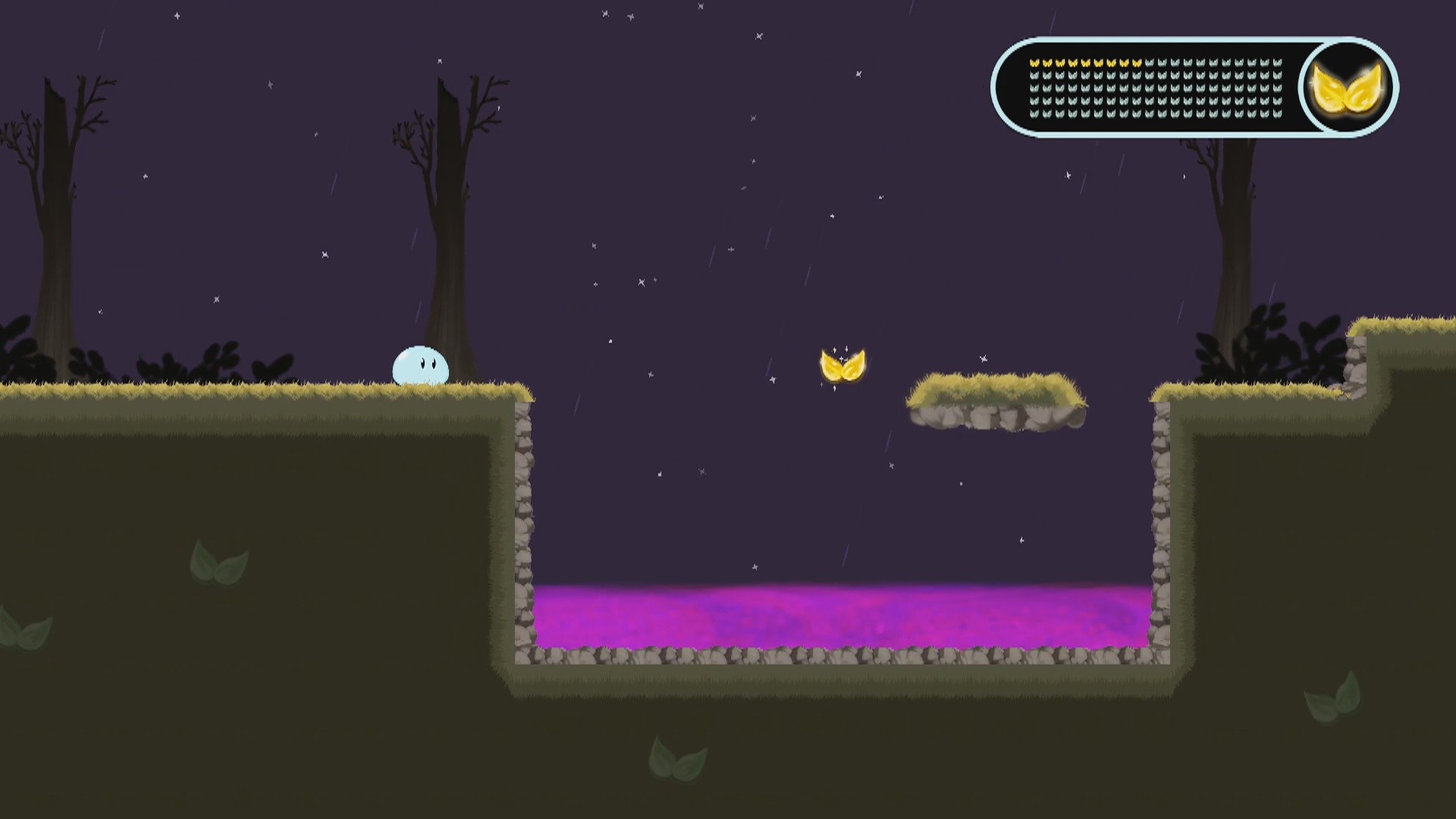1456x819 pixels.
Task: Select the first yellow butterfly icon in the counter
Action: (1034, 63)
